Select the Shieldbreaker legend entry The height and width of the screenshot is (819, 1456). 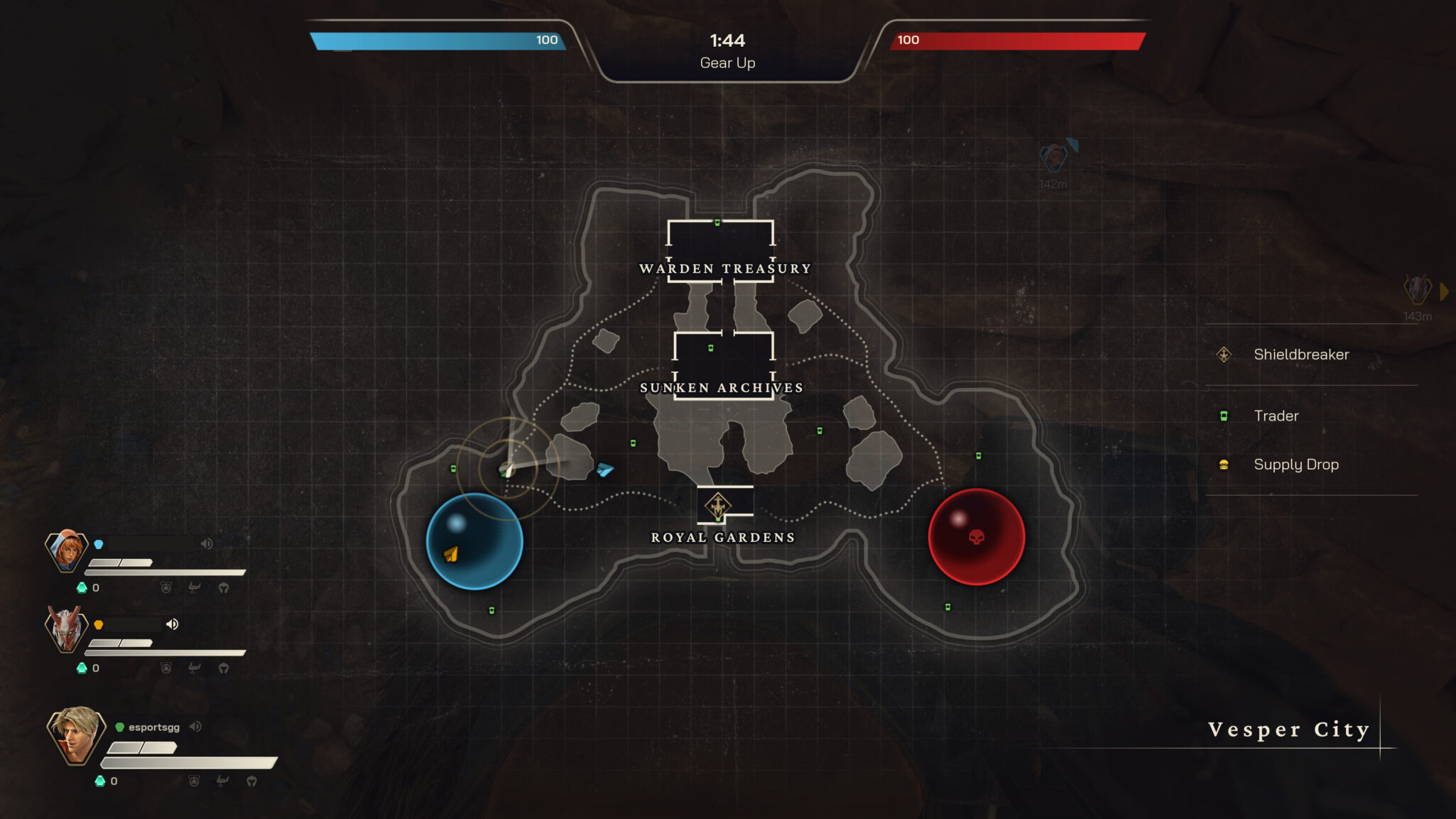(x=1300, y=354)
